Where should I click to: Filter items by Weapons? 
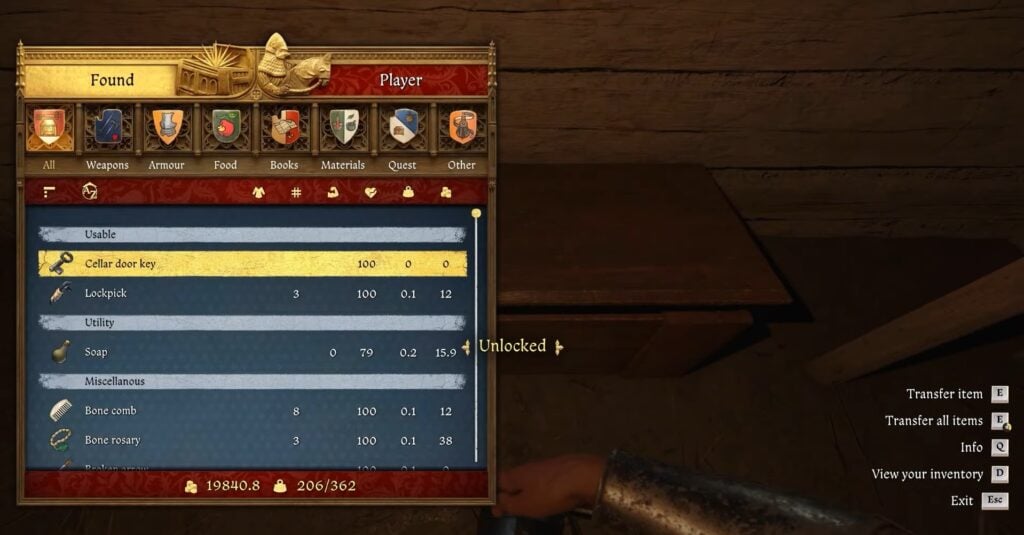[x=107, y=130]
